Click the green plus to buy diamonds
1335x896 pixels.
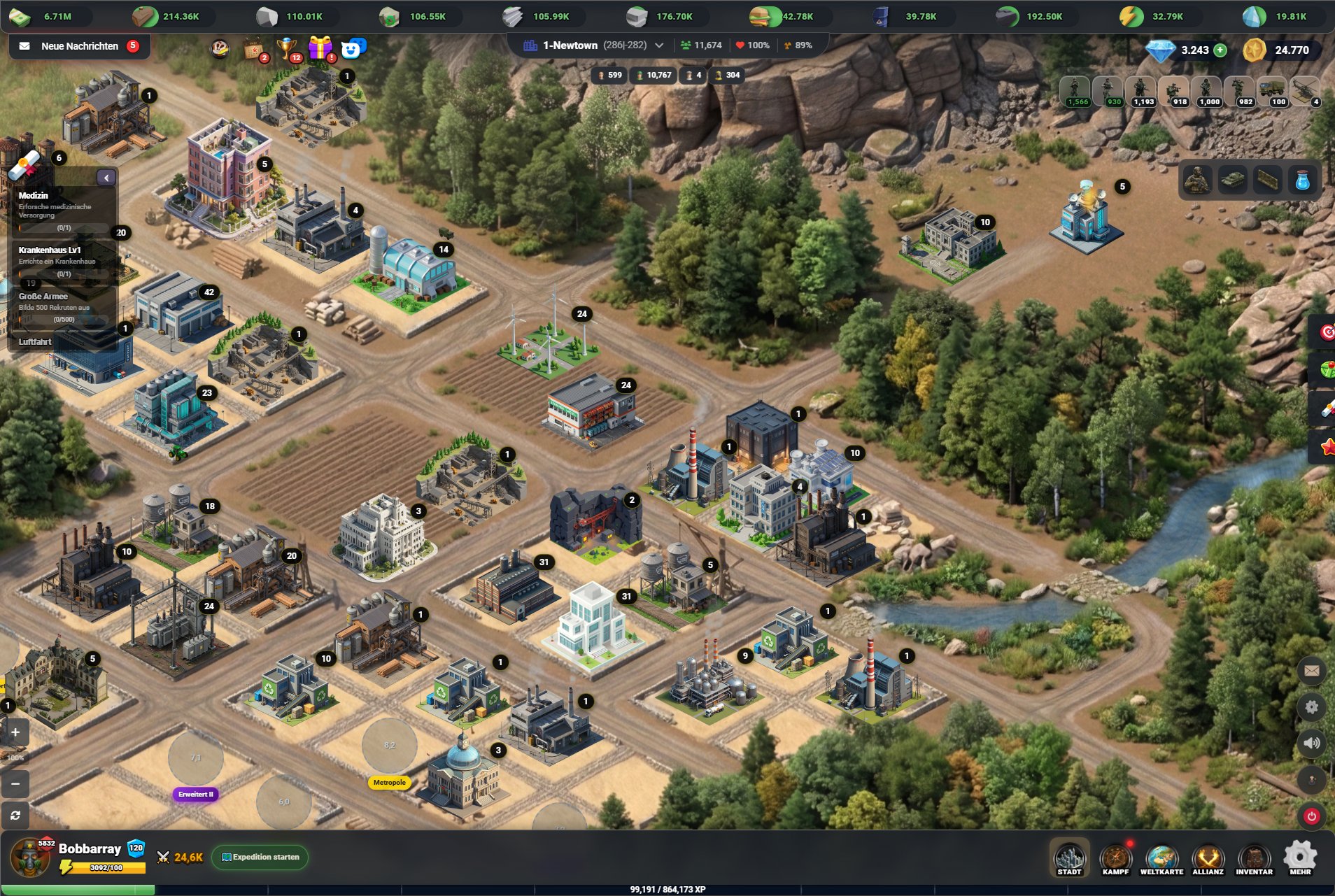point(1220,50)
